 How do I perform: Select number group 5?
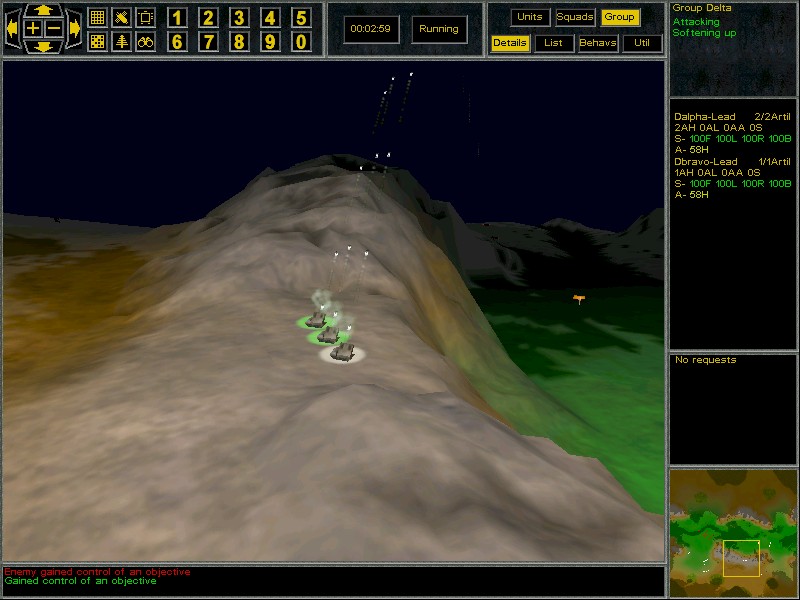tap(301, 17)
